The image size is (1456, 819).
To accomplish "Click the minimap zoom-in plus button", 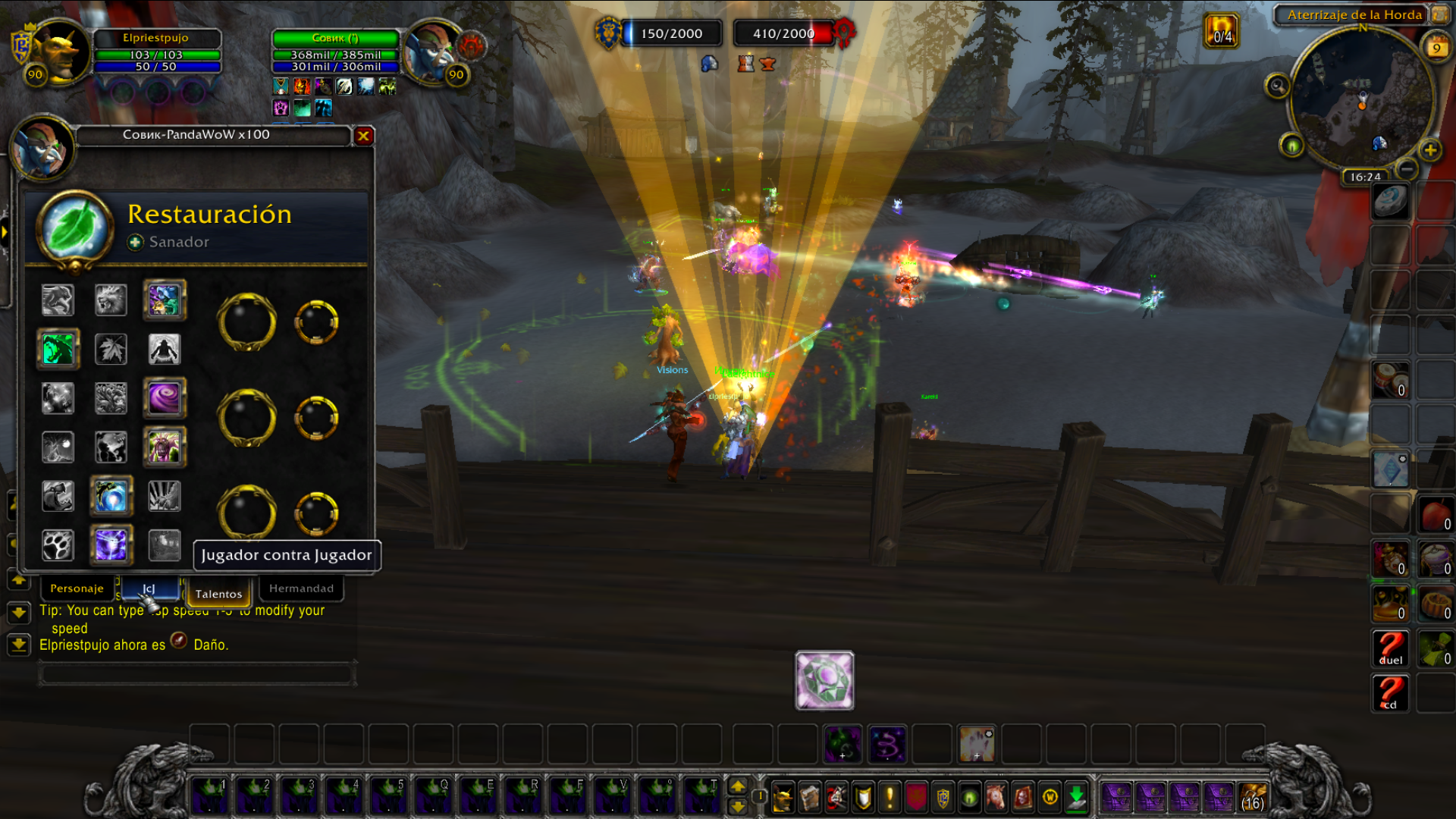I will pyautogui.click(x=1430, y=150).
